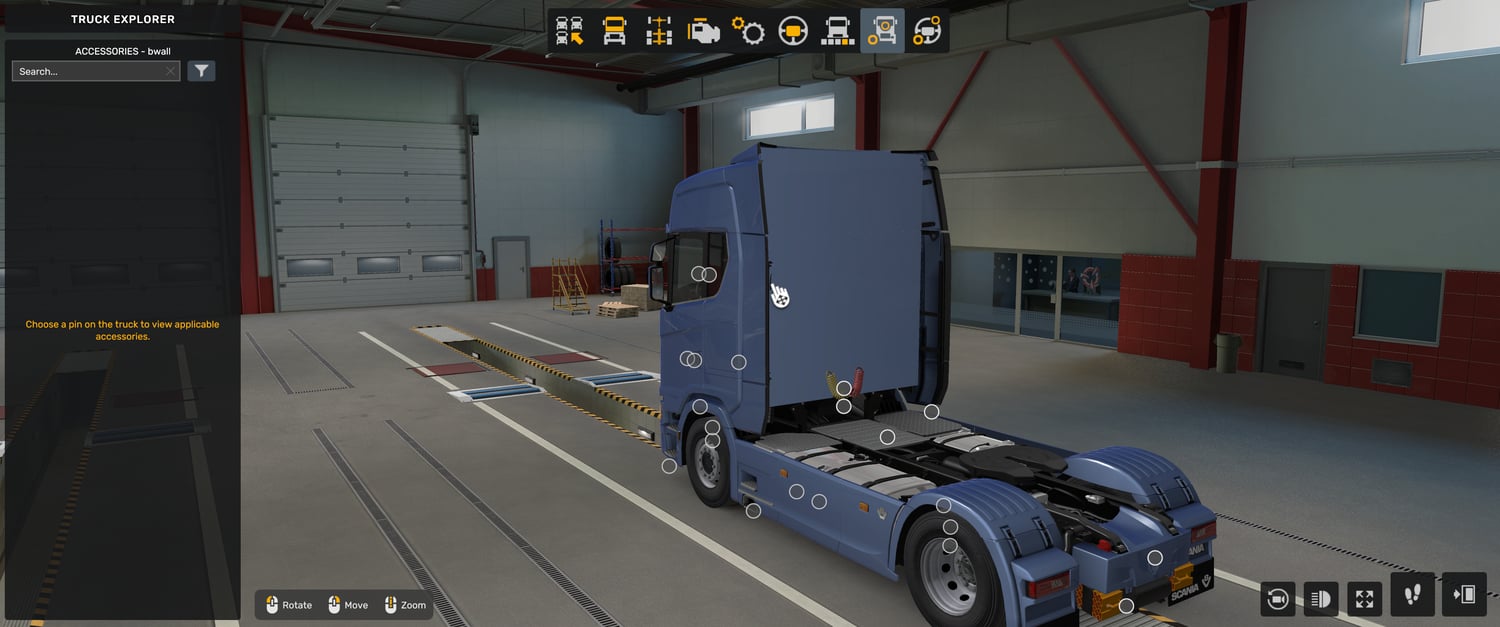Click the accessories search field
The image size is (1500, 627).
(x=90, y=72)
